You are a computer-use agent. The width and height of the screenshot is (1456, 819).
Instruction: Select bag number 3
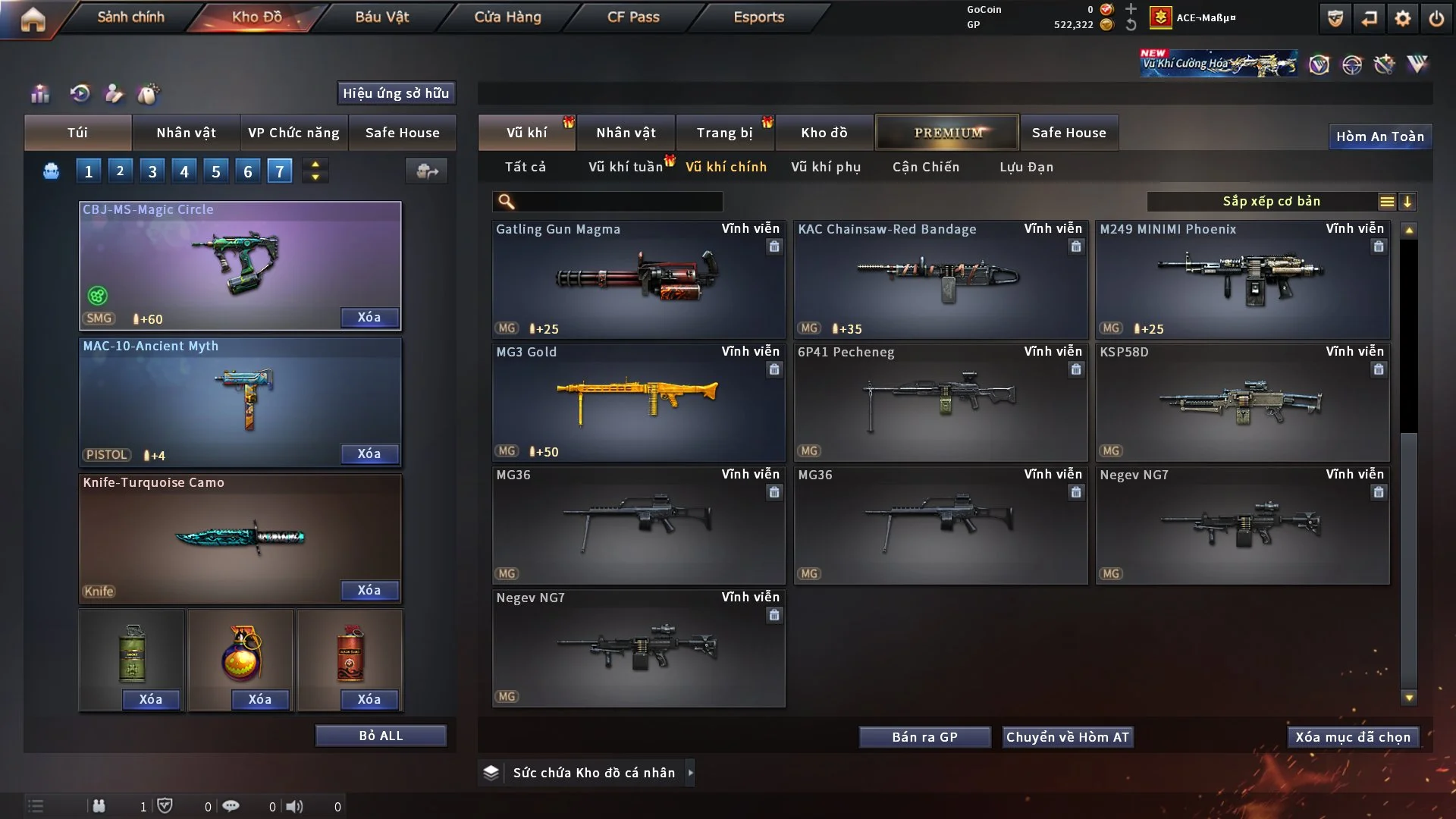[x=152, y=171]
